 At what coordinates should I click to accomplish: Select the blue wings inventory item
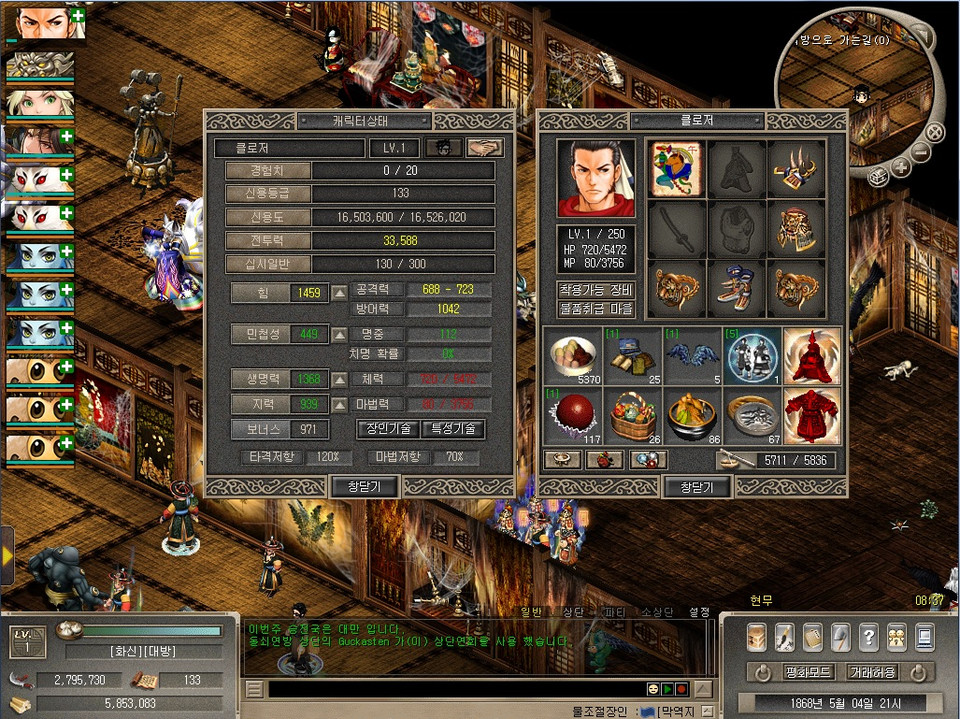click(x=692, y=356)
